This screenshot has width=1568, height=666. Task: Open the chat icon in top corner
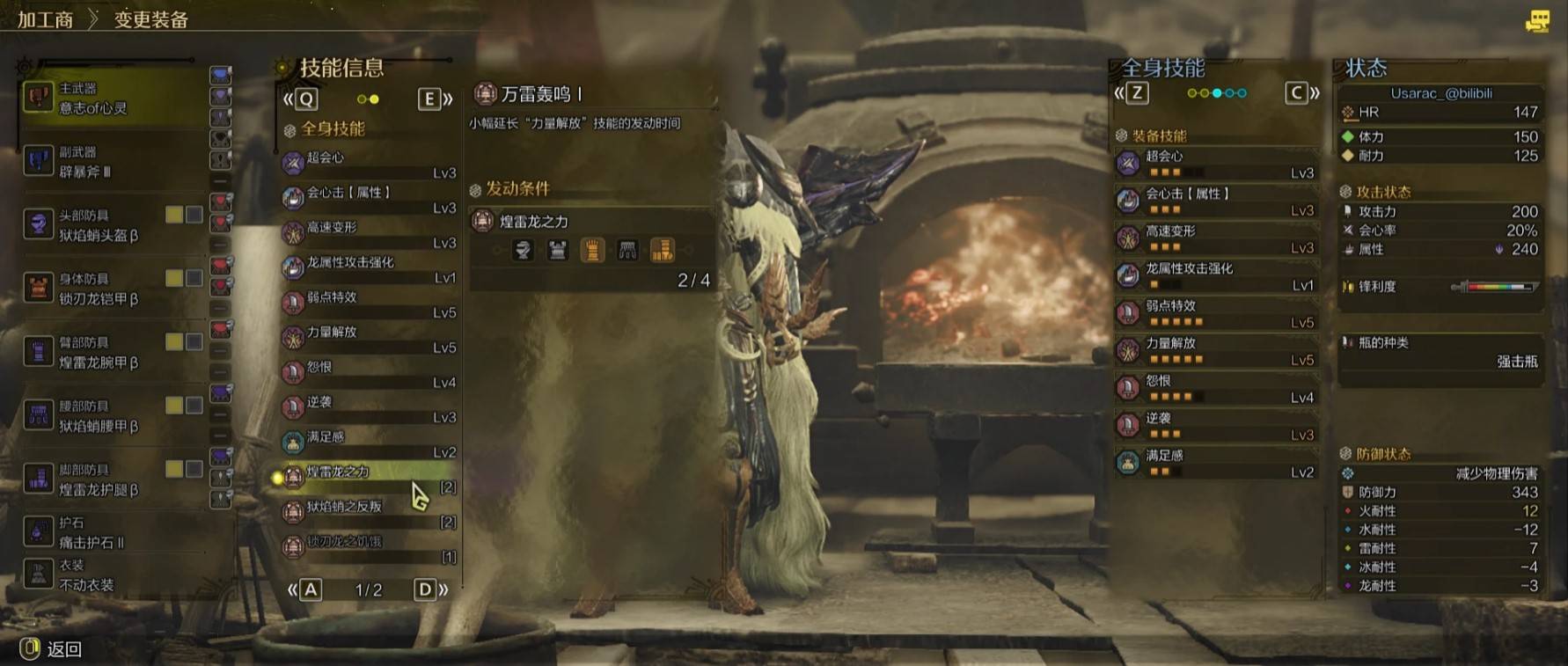(1537, 21)
